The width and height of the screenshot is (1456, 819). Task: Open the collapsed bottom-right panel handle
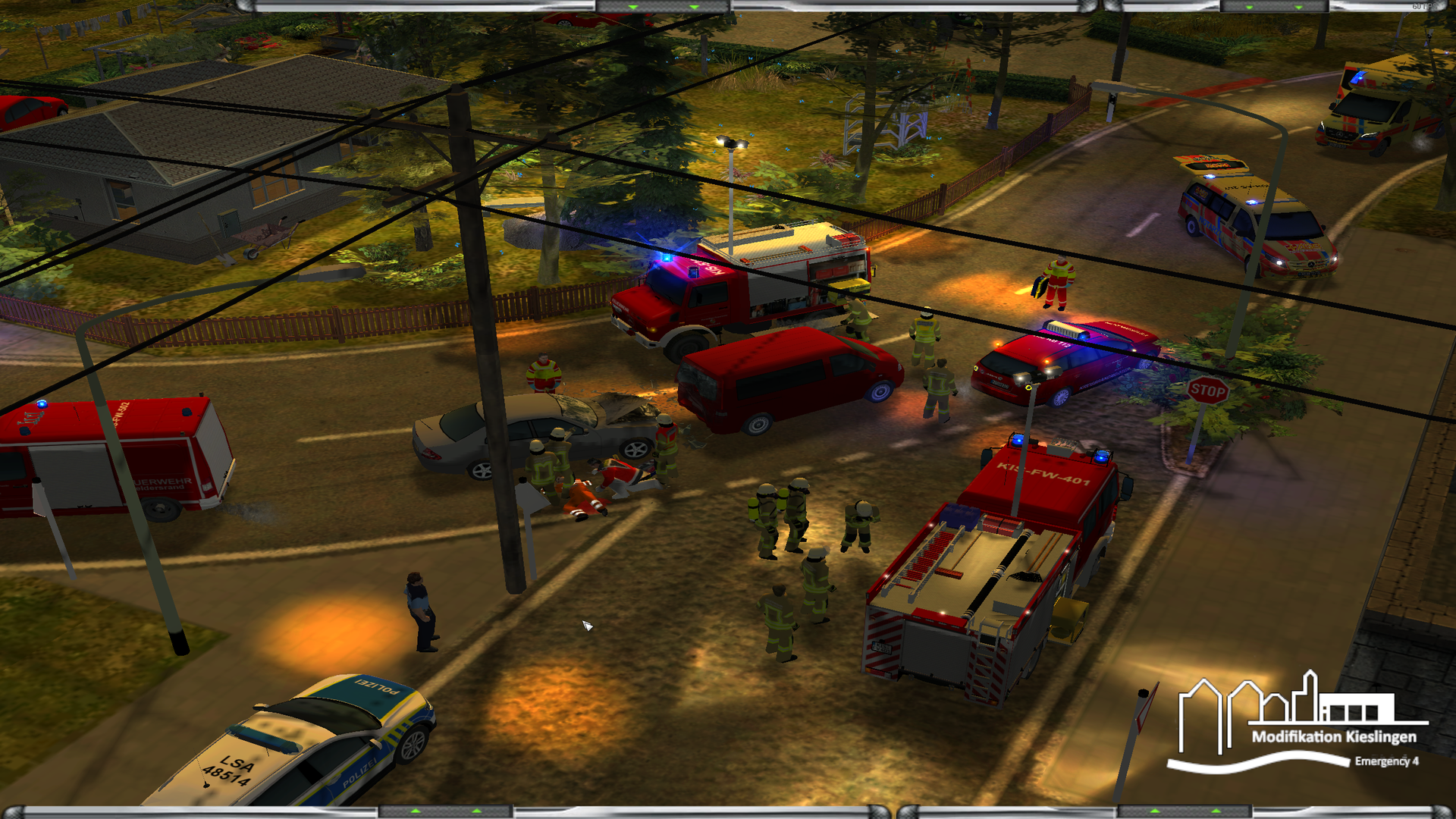point(1185,812)
